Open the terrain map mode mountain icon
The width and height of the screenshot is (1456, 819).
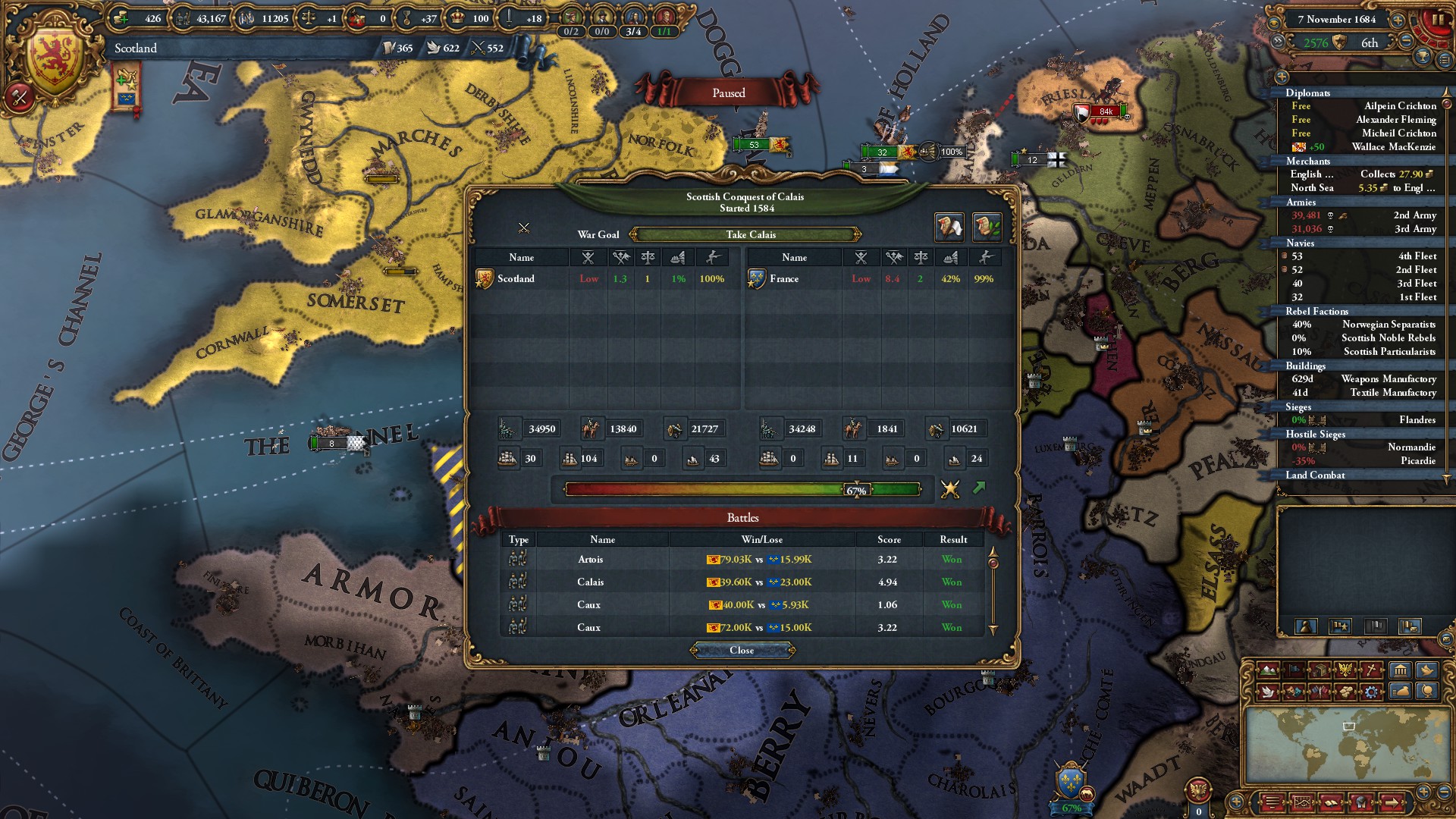pos(1269,670)
